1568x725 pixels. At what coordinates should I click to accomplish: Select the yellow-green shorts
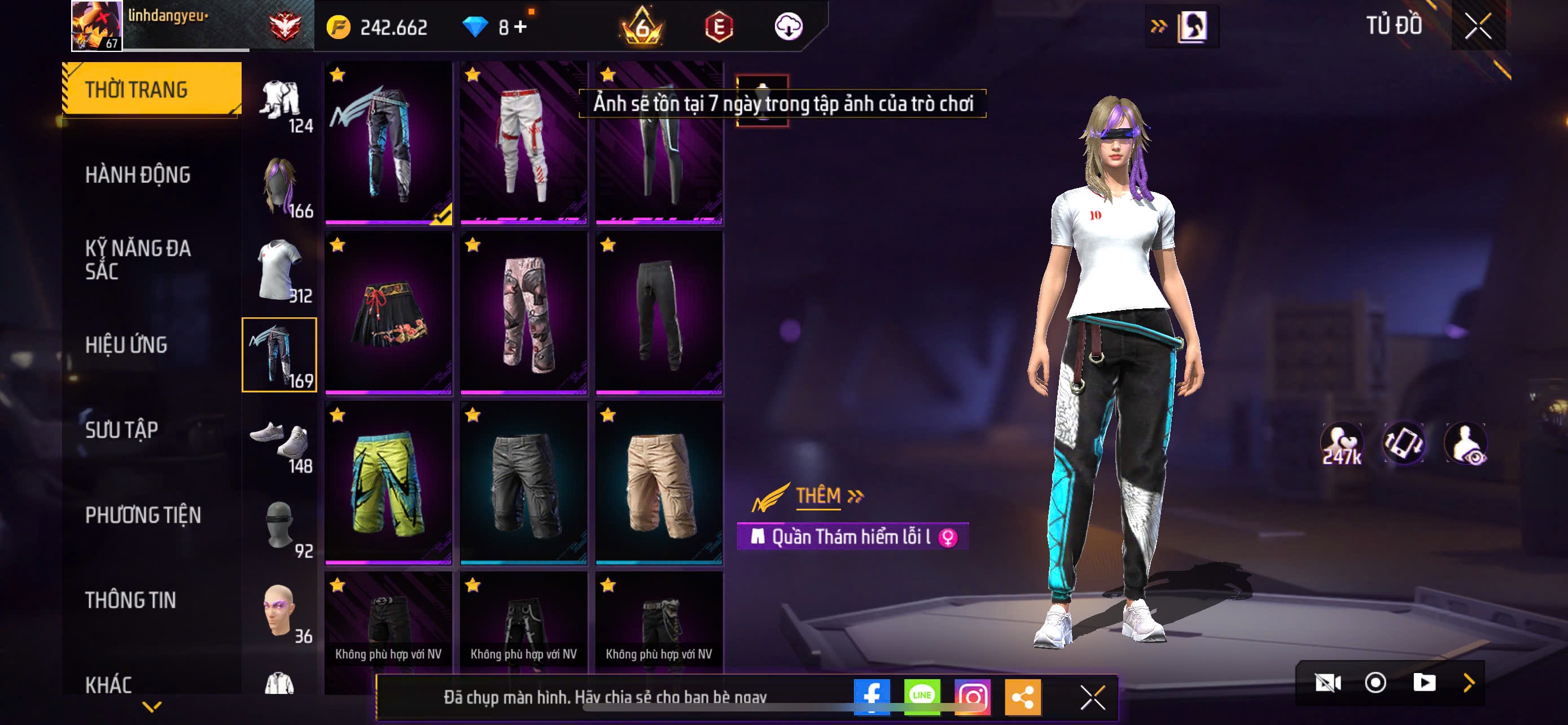click(x=388, y=483)
